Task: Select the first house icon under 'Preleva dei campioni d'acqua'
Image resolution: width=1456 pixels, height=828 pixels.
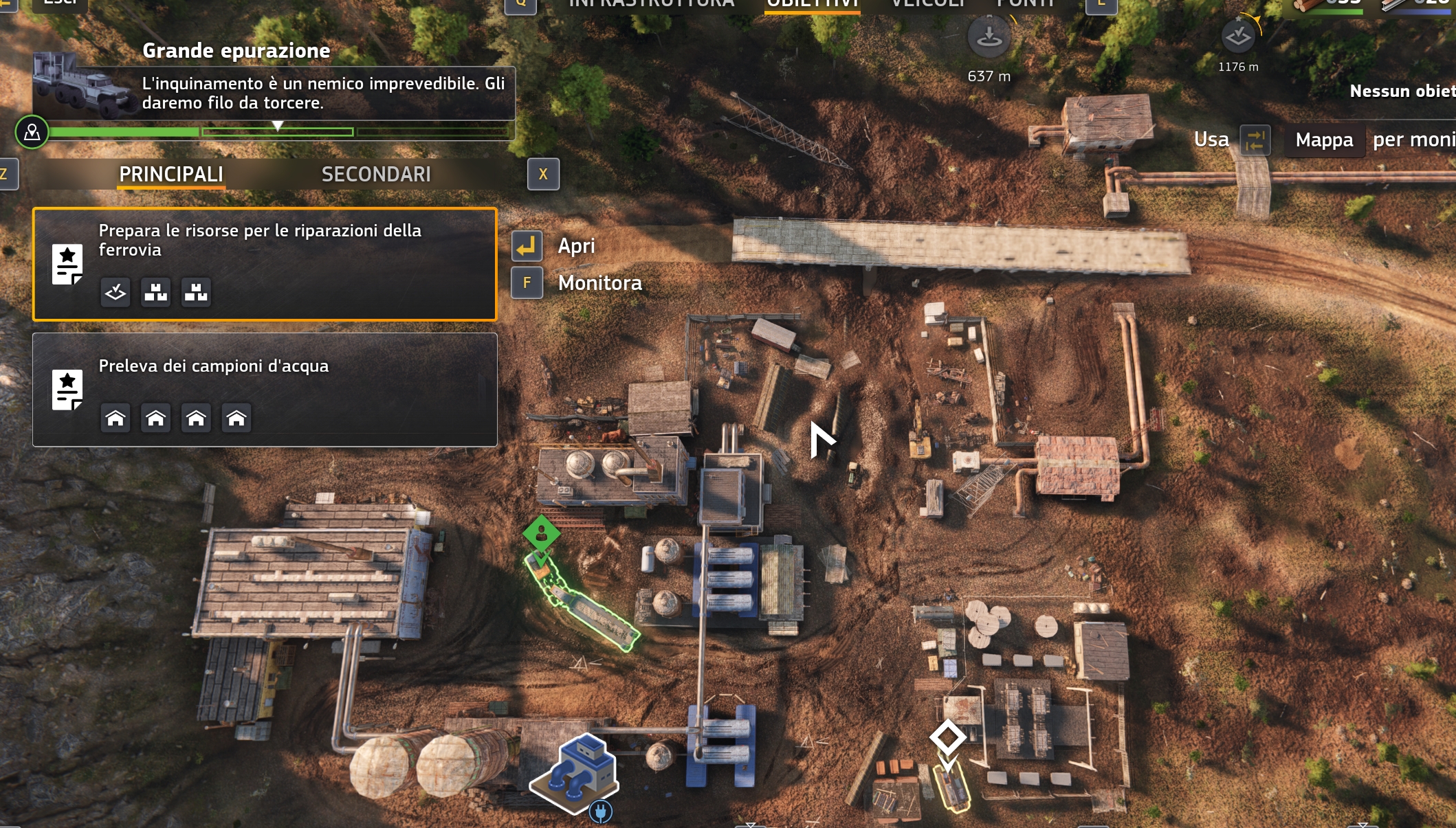Action: (x=115, y=417)
